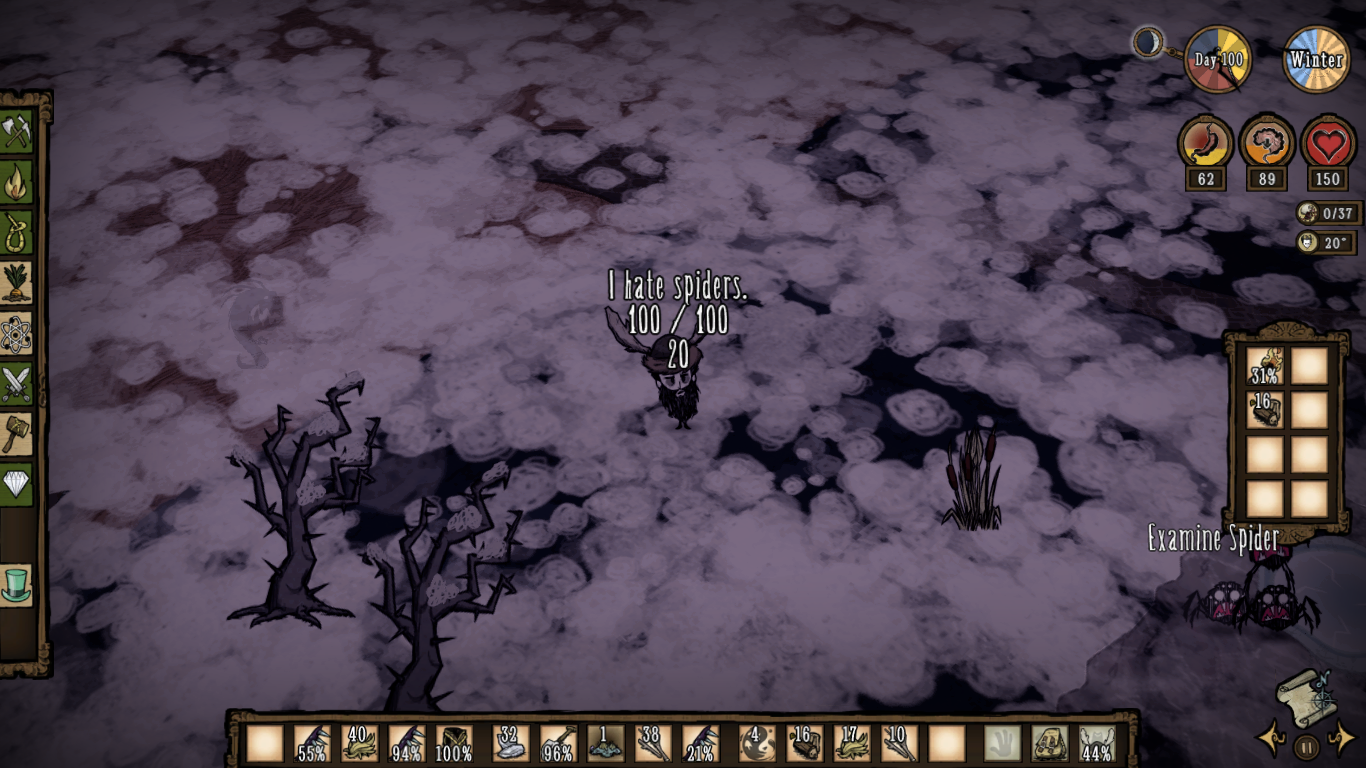1366x768 pixels.
Task: Click the Day 100 clock
Action: 1218,58
